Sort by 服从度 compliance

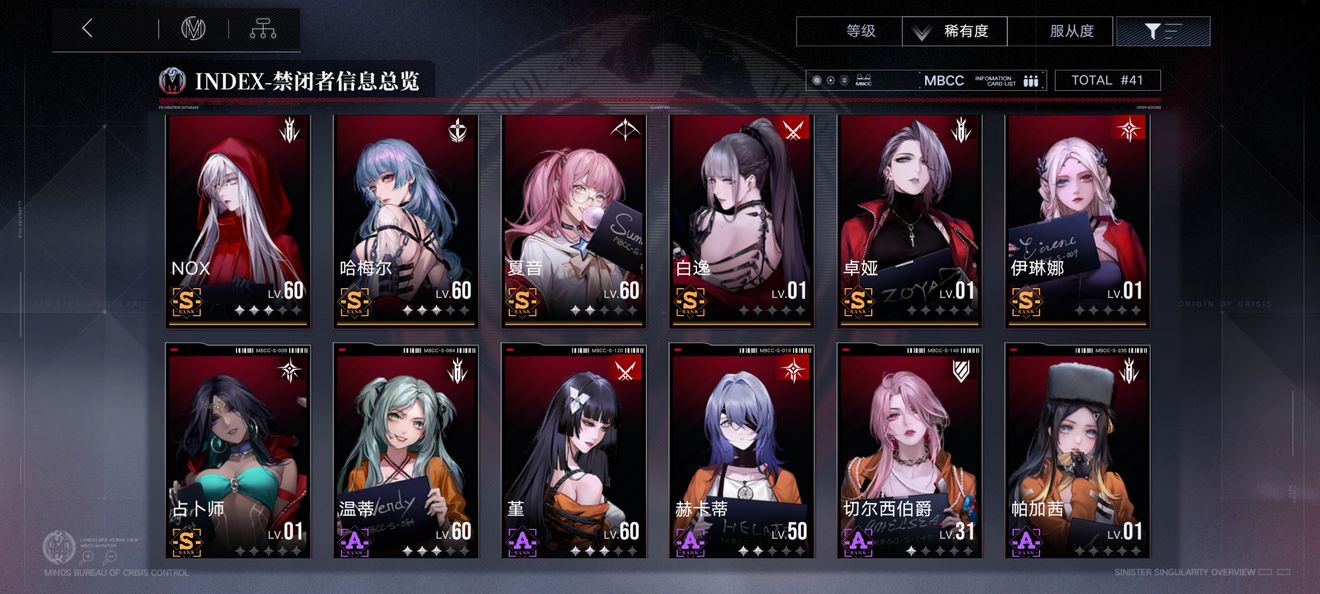(1071, 31)
